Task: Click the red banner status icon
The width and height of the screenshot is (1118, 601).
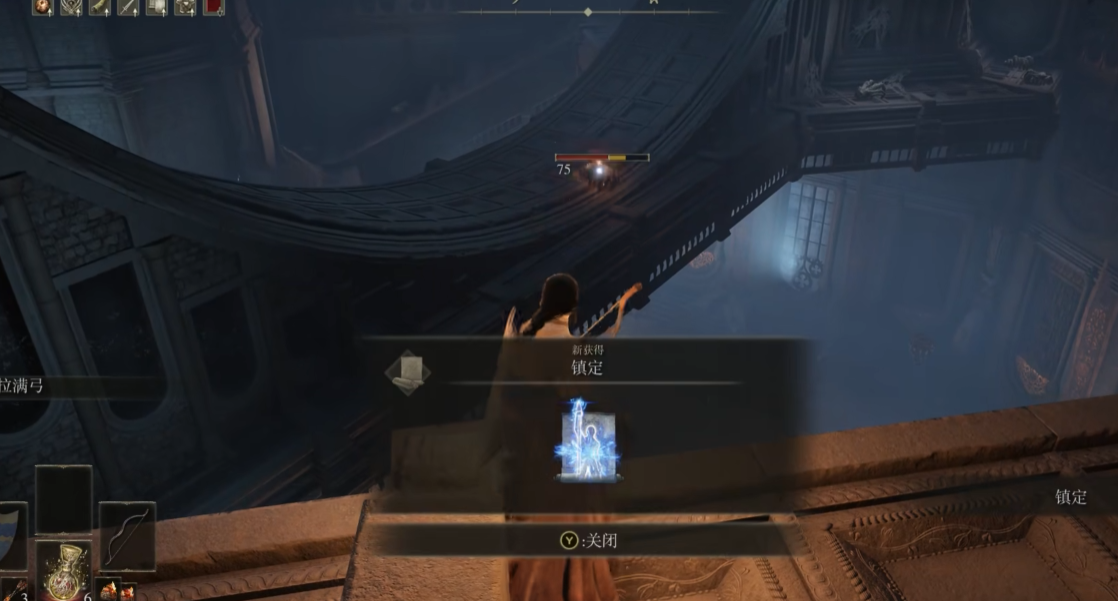Action: tap(214, 7)
